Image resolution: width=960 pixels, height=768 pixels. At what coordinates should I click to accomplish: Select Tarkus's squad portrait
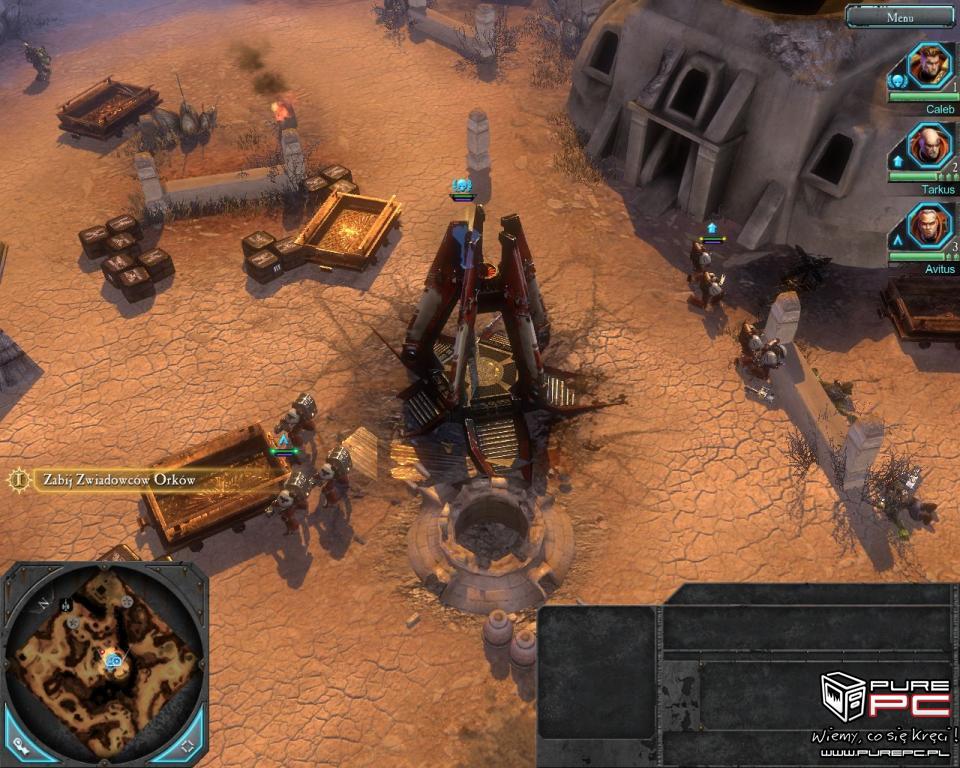[930, 146]
